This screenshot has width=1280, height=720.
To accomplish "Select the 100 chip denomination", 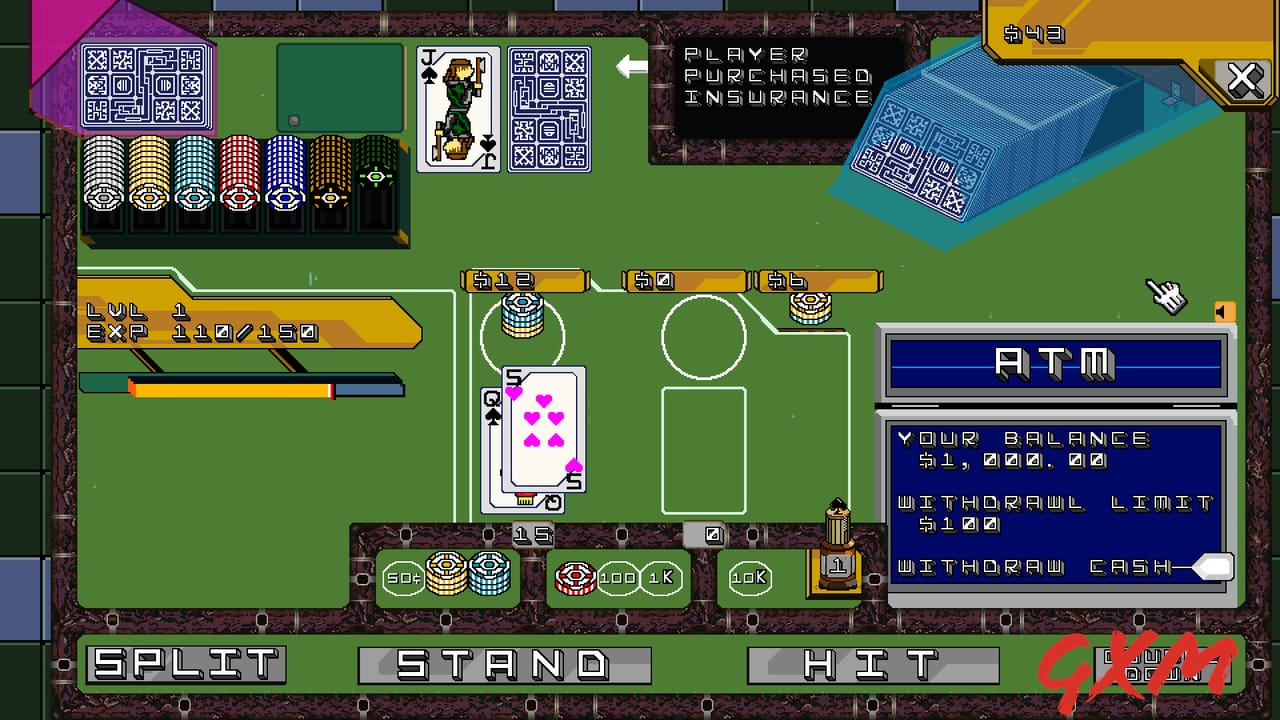I will coord(617,577).
